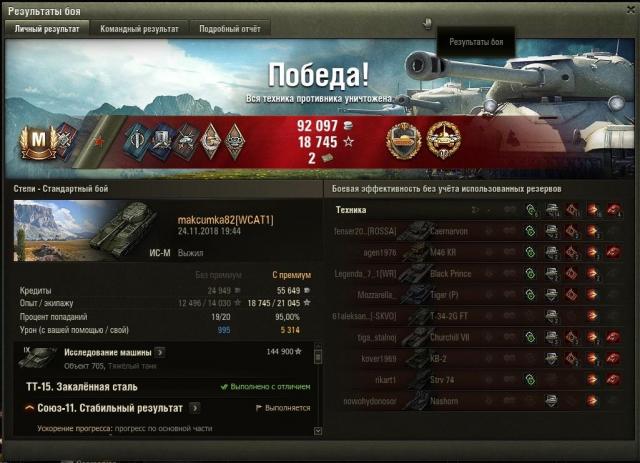Sort by the Техника column header
The height and width of the screenshot is (463, 640).
tap(350, 210)
